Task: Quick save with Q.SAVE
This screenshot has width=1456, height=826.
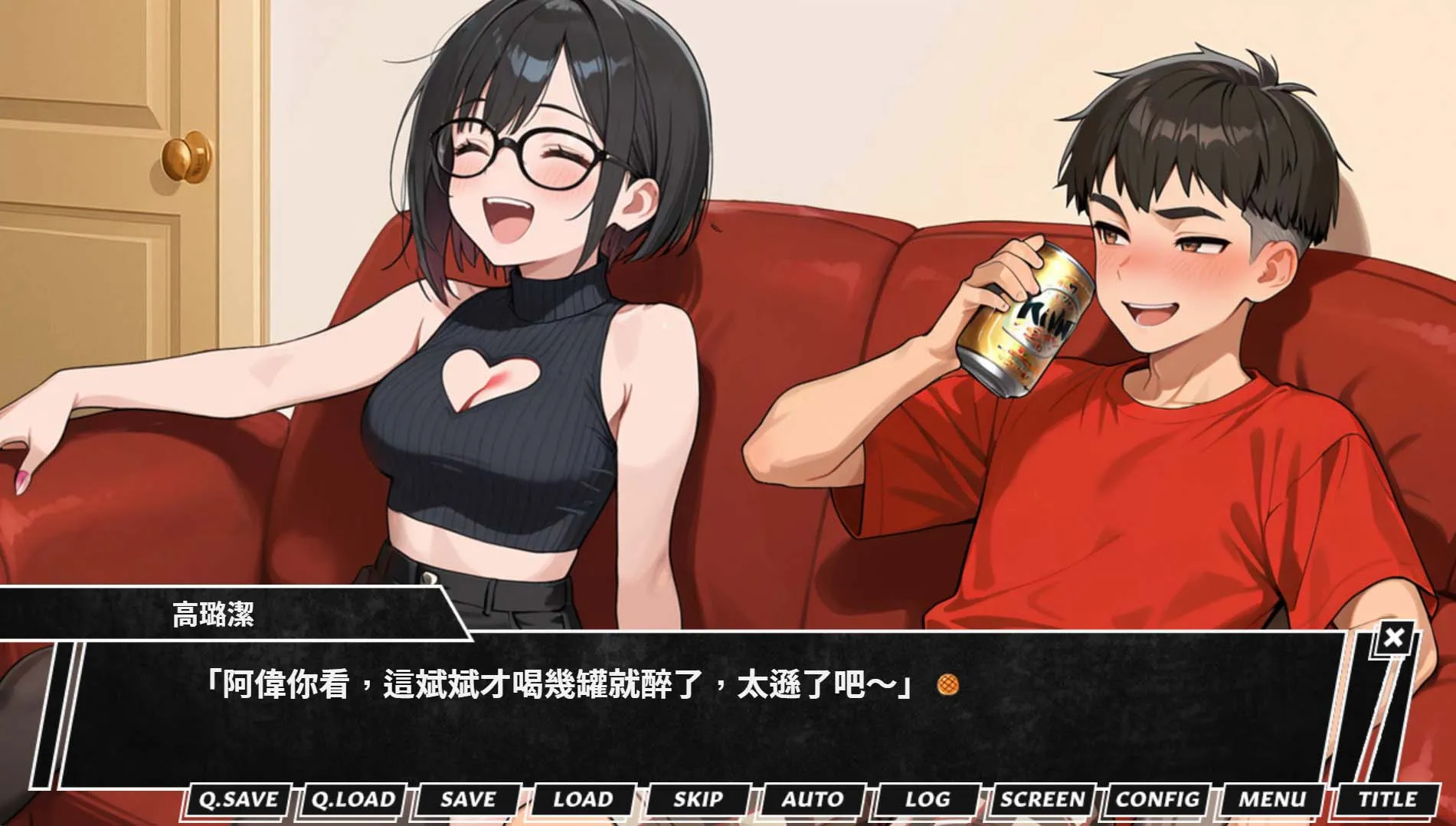Action: pyautogui.click(x=238, y=800)
